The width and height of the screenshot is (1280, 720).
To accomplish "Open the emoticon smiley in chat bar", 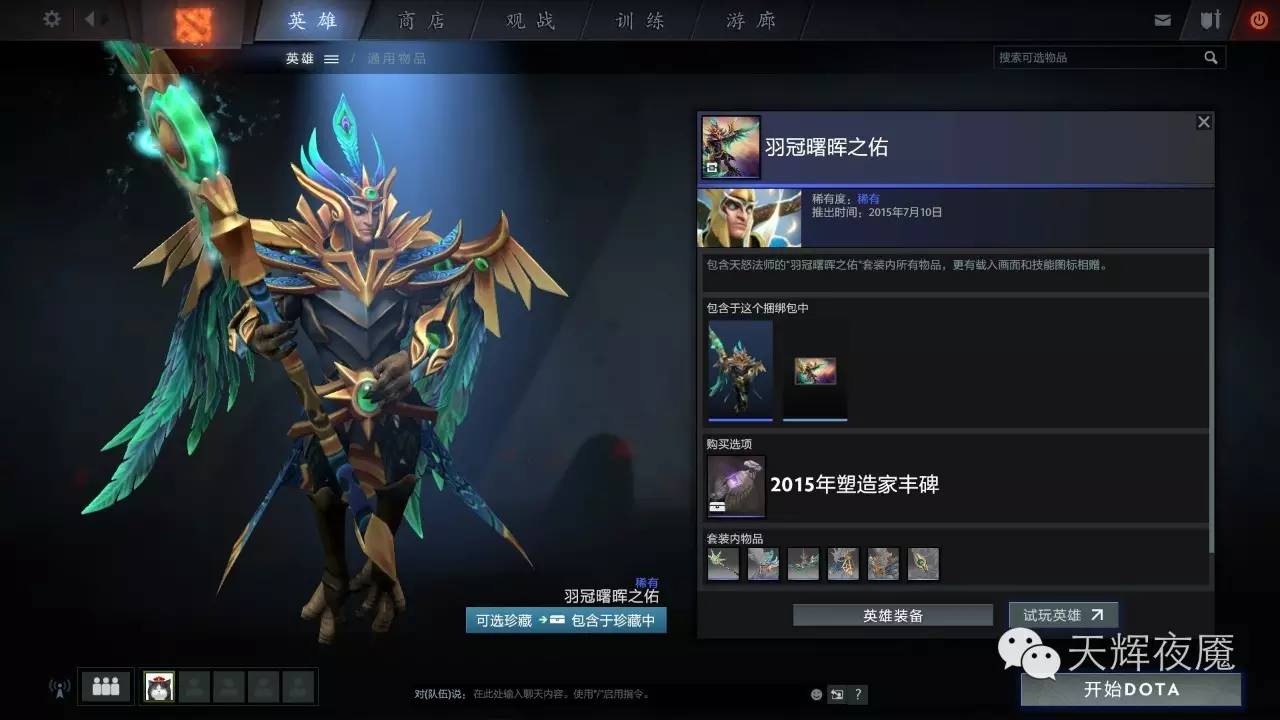I will (816, 694).
